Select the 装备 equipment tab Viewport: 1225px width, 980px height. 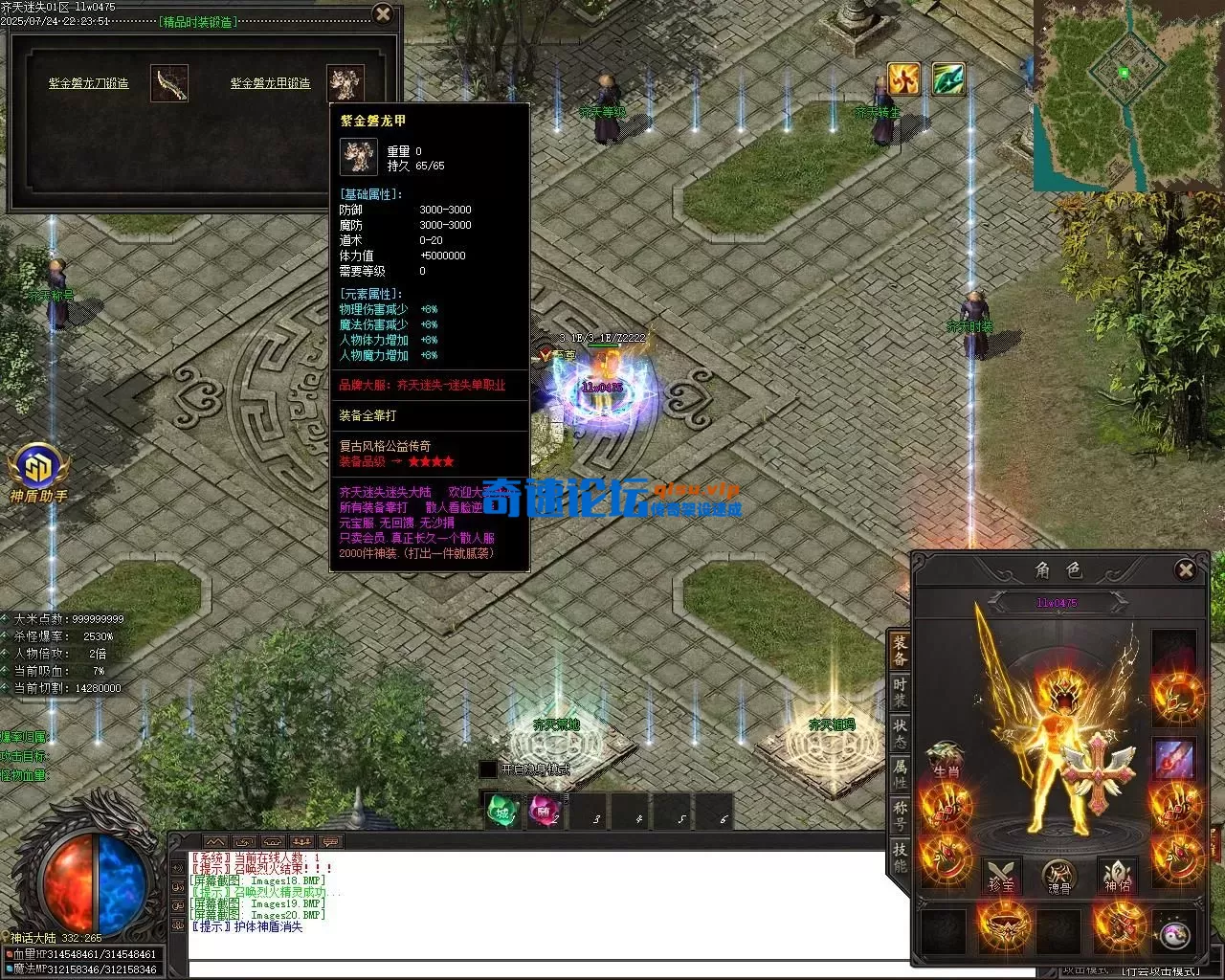pos(900,650)
